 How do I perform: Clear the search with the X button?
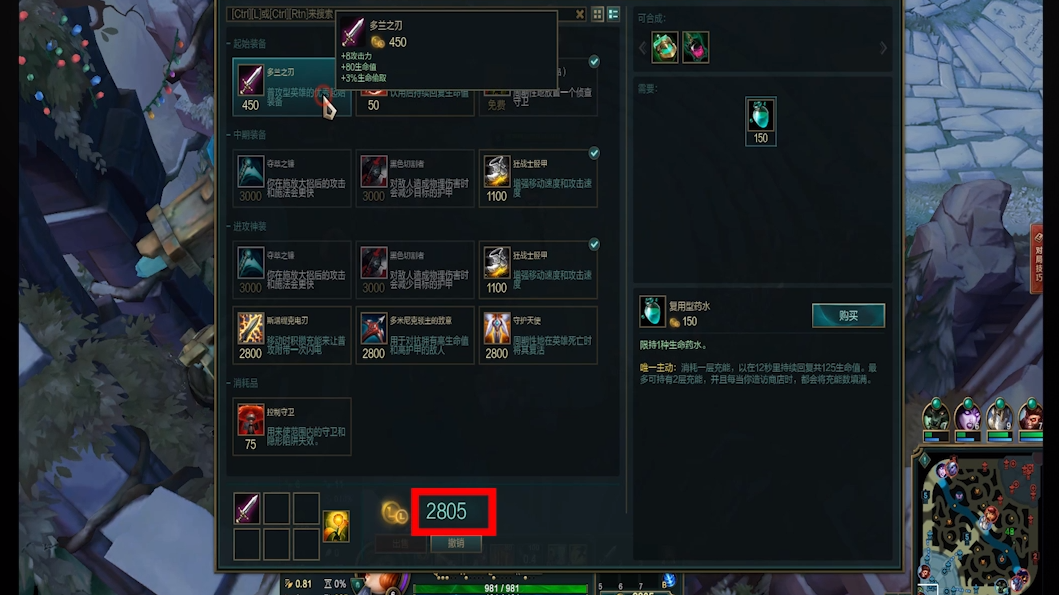pos(580,14)
